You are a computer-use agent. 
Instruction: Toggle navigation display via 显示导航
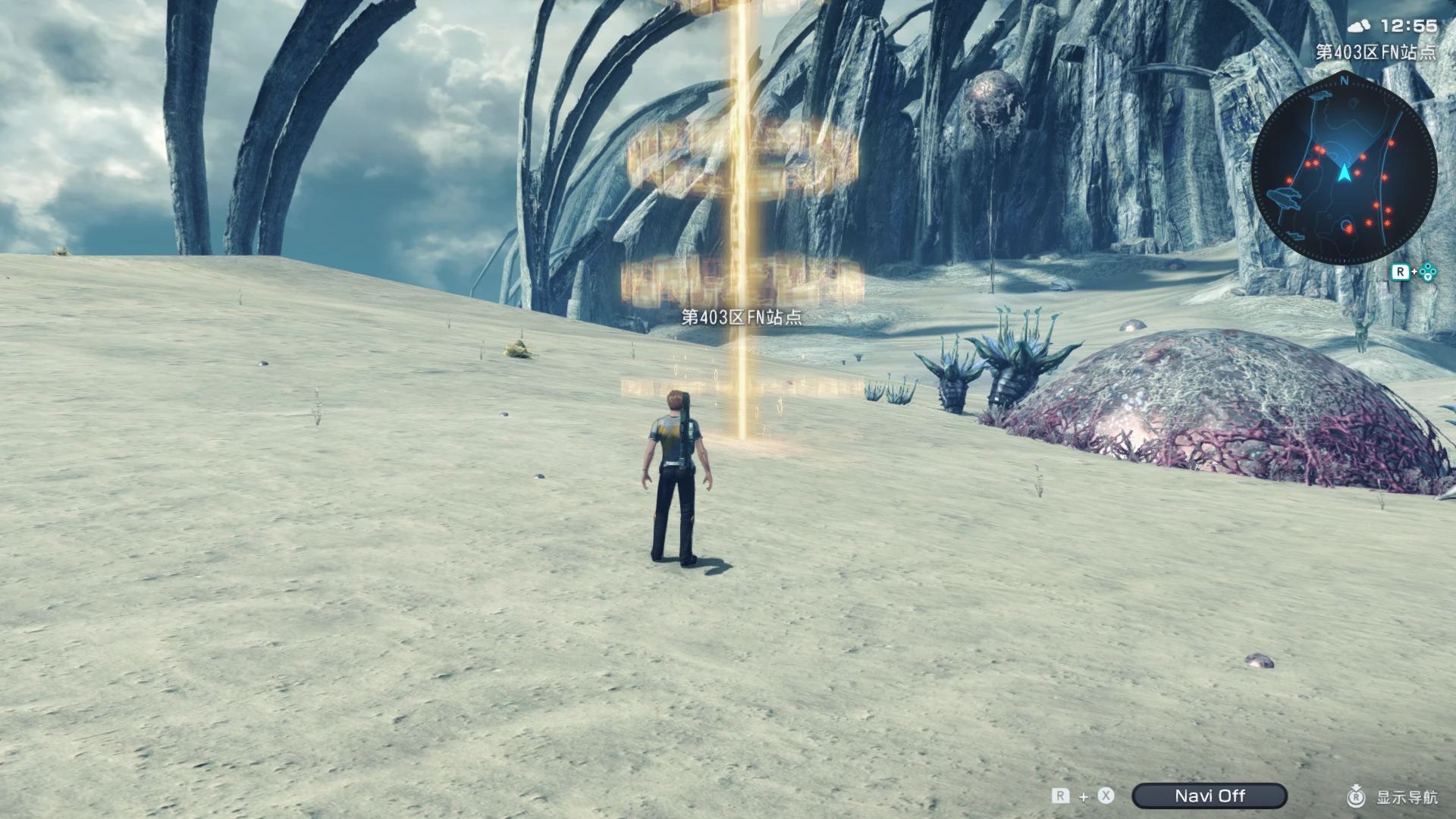[1409, 796]
